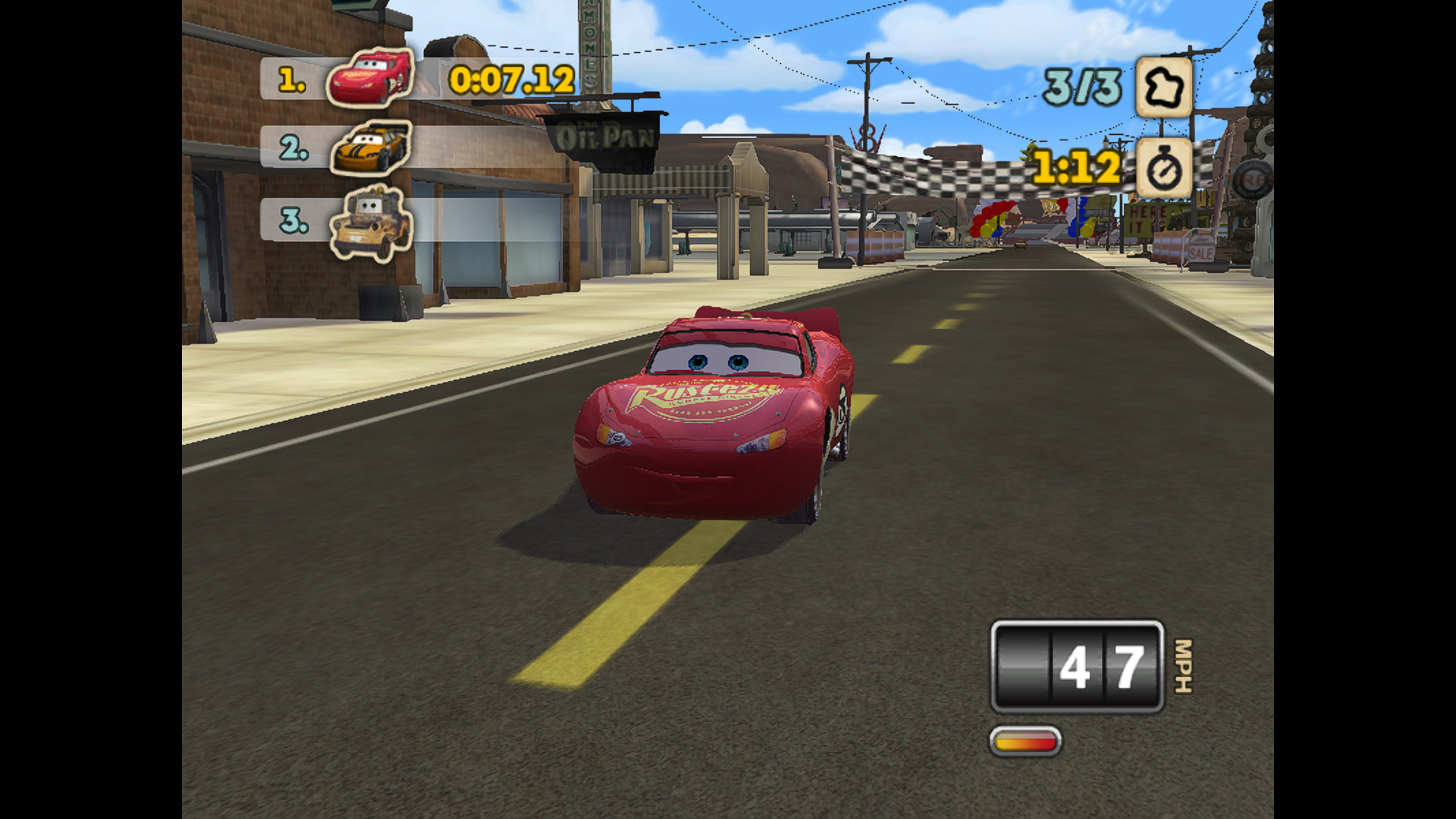Click the yellow race car in second place
This screenshot has height=819, width=1456.
[371, 148]
